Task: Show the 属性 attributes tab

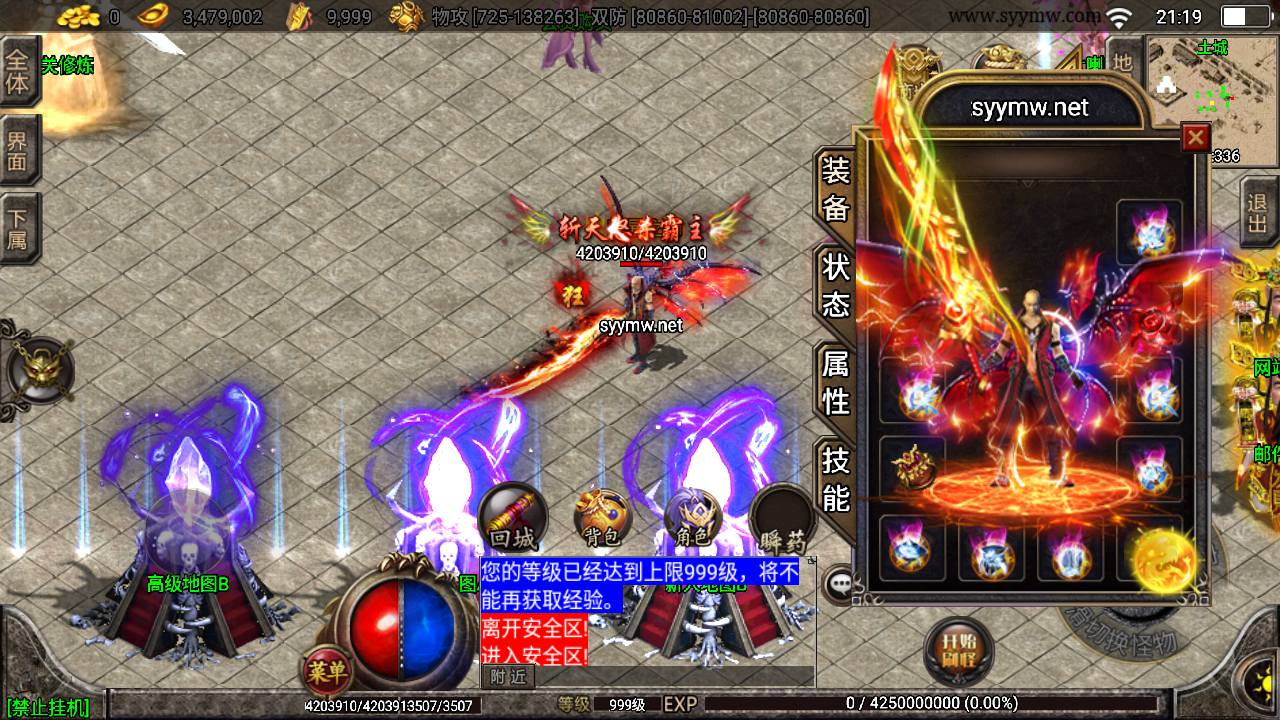Action: [835, 383]
